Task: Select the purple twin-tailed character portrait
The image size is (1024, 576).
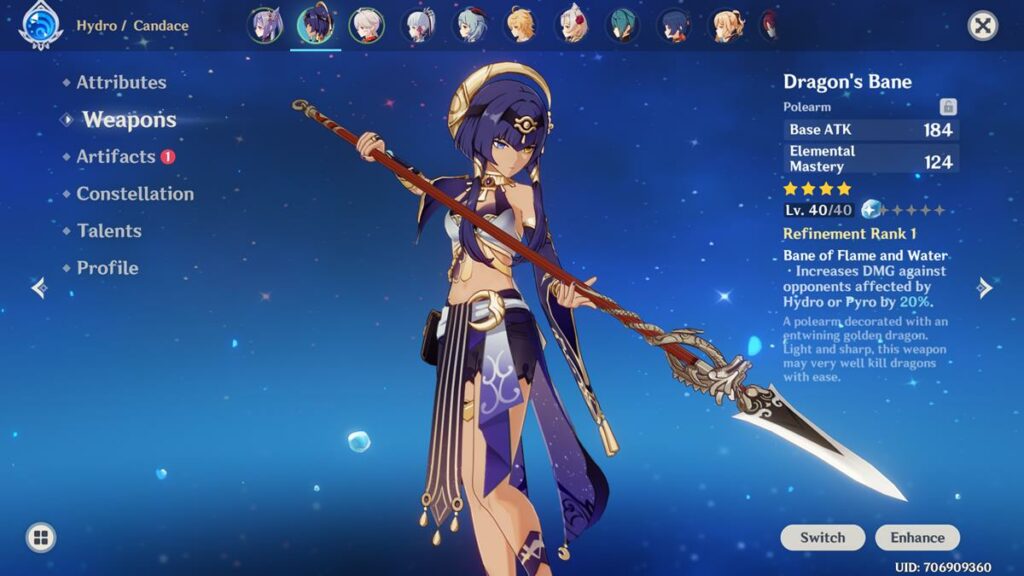Action: pos(265,26)
